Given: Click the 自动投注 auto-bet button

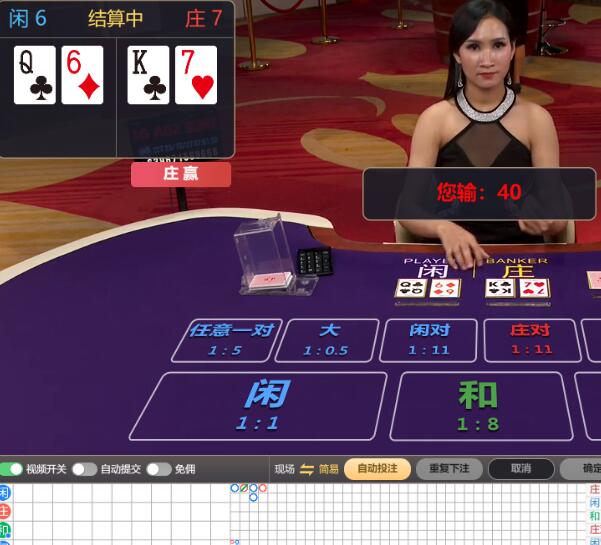Looking at the screenshot, I should point(377,469).
